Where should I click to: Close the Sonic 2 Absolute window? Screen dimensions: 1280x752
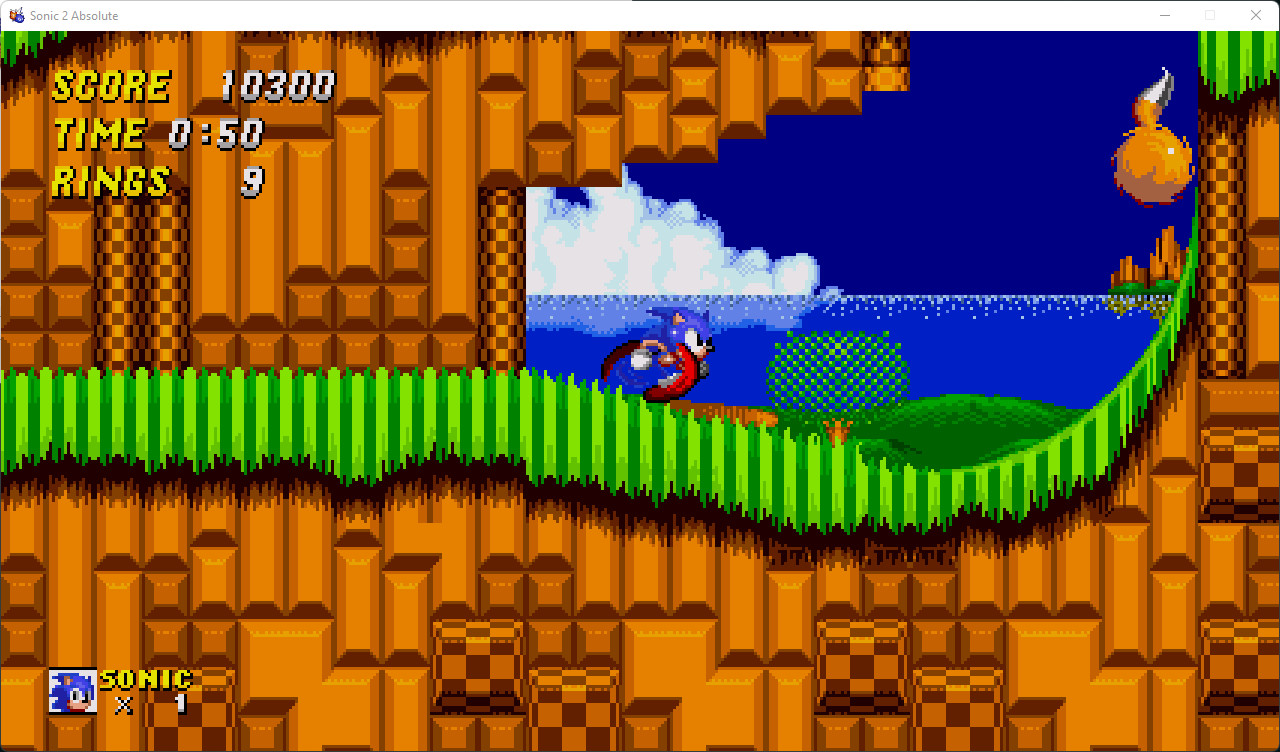(x=1256, y=15)
